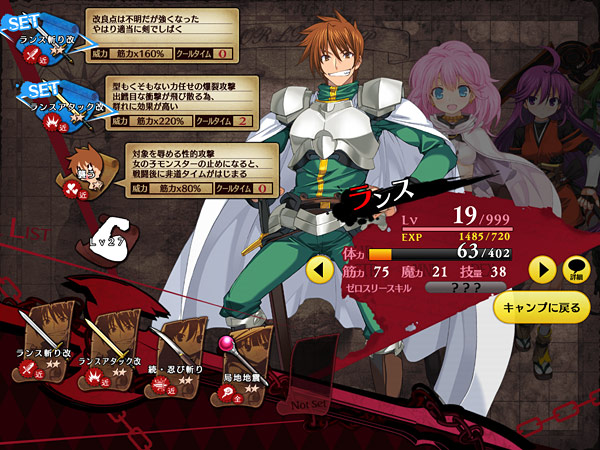Image resolution: width=600 pixels, height=450 pixels.
Task: Return to camp with キャンプに戻る button
Action: [542, 308]
